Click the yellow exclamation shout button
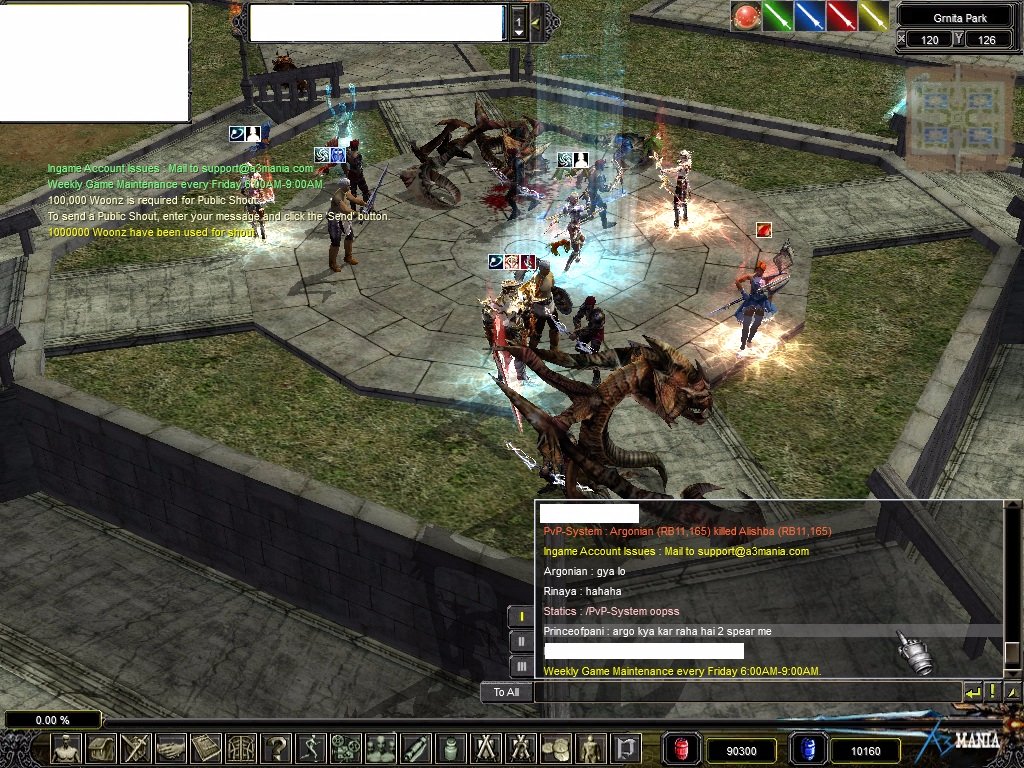 993,692
